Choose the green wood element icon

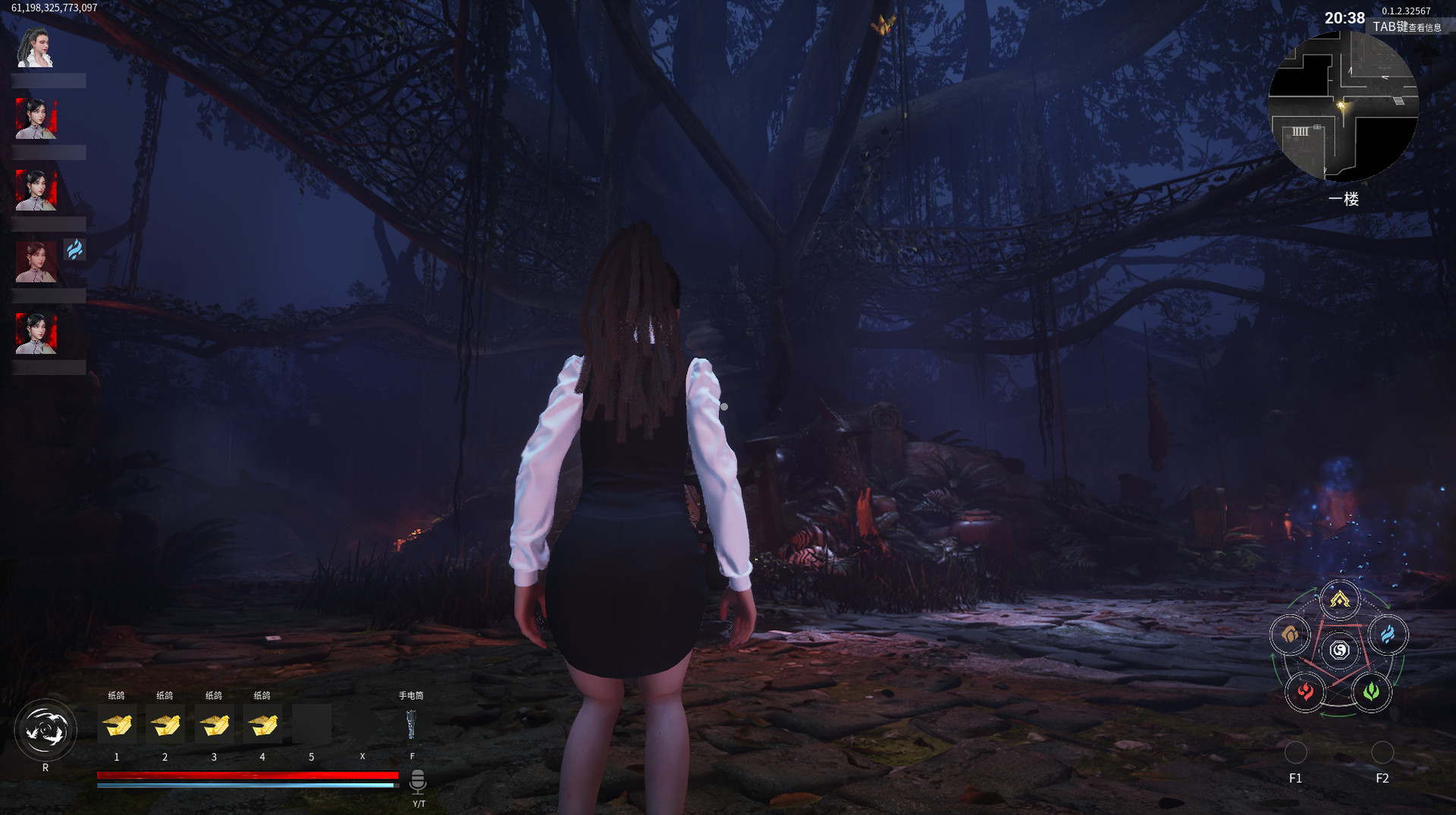pyautogui.click(x=1371, y=692)
